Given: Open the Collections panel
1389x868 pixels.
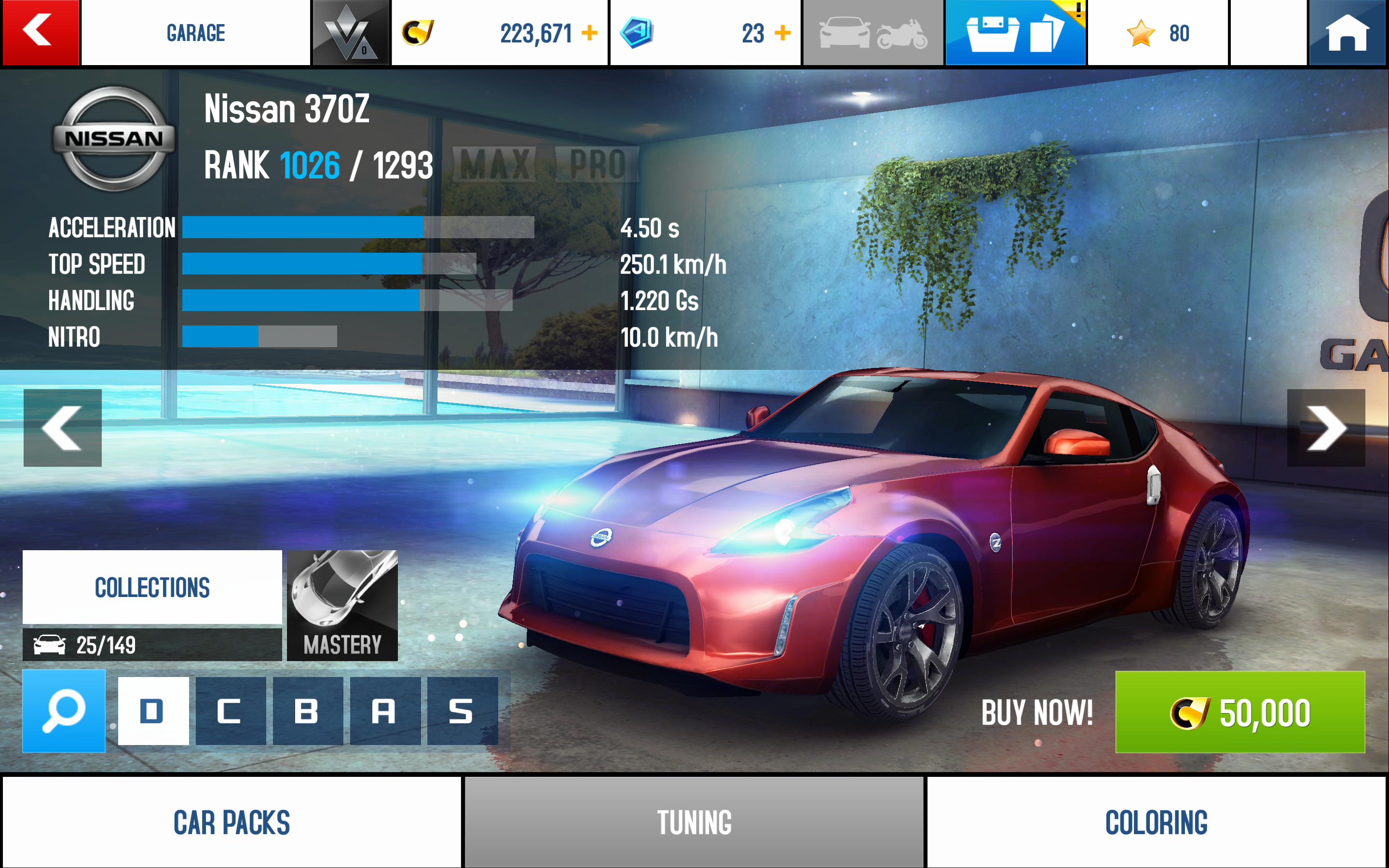Looking at the screenshot, I should [x=152, y=587].
